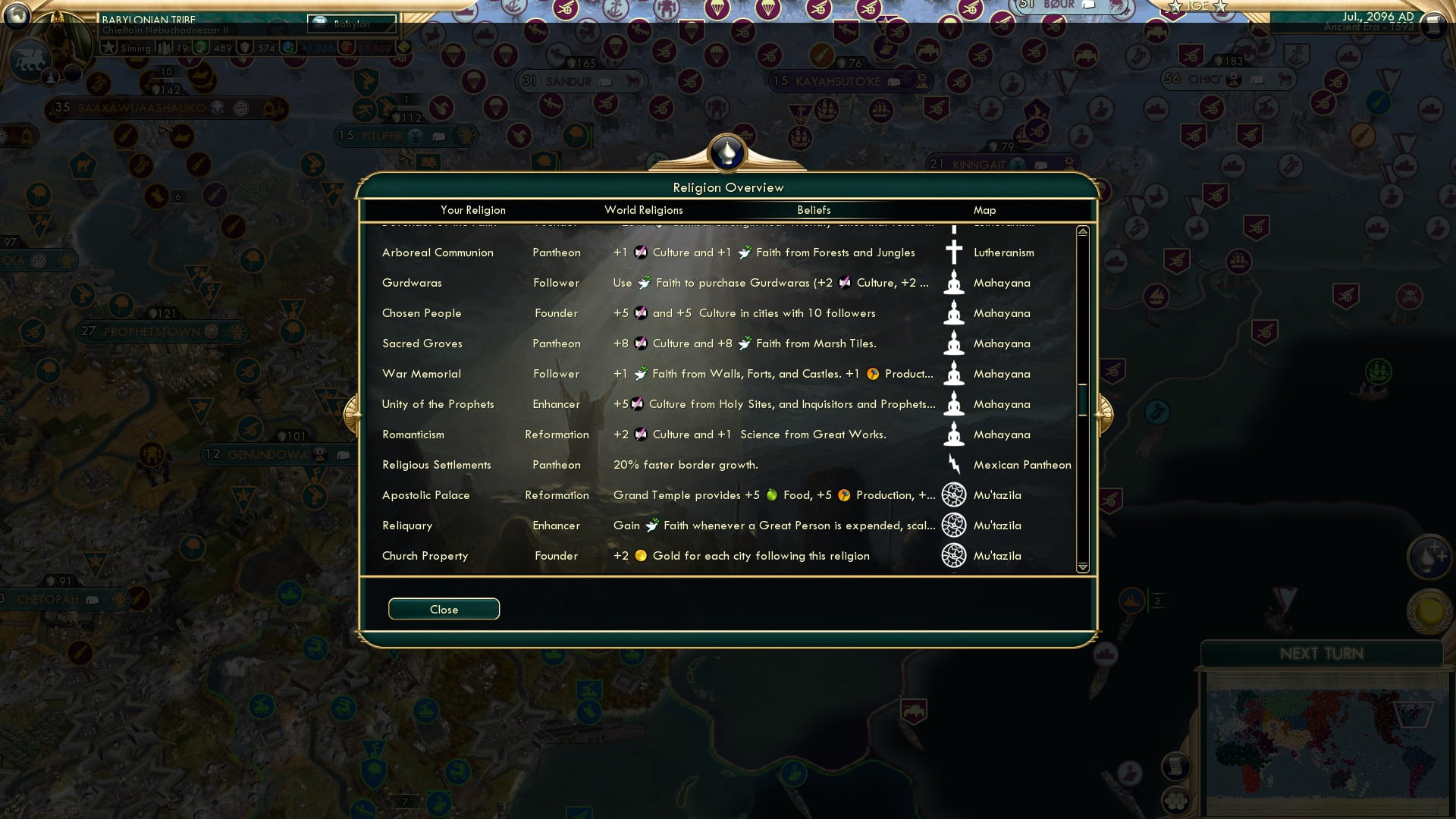The width and height of the screenshot is (1456, 819).
Task: Select the Mu'tazila religion icon next to Church Property
Action: (953, 555)
